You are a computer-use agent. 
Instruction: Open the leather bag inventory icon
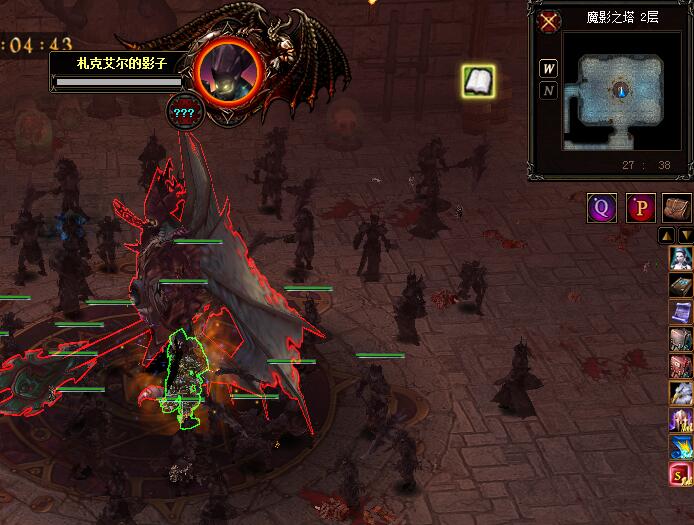[x=677, y=208]
